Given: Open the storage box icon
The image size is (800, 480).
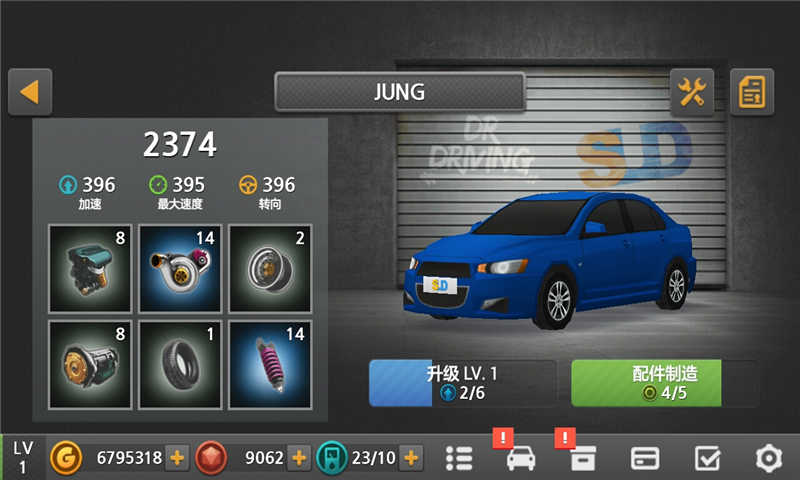Looking at the screenshot, I should (x=582, y=458).
